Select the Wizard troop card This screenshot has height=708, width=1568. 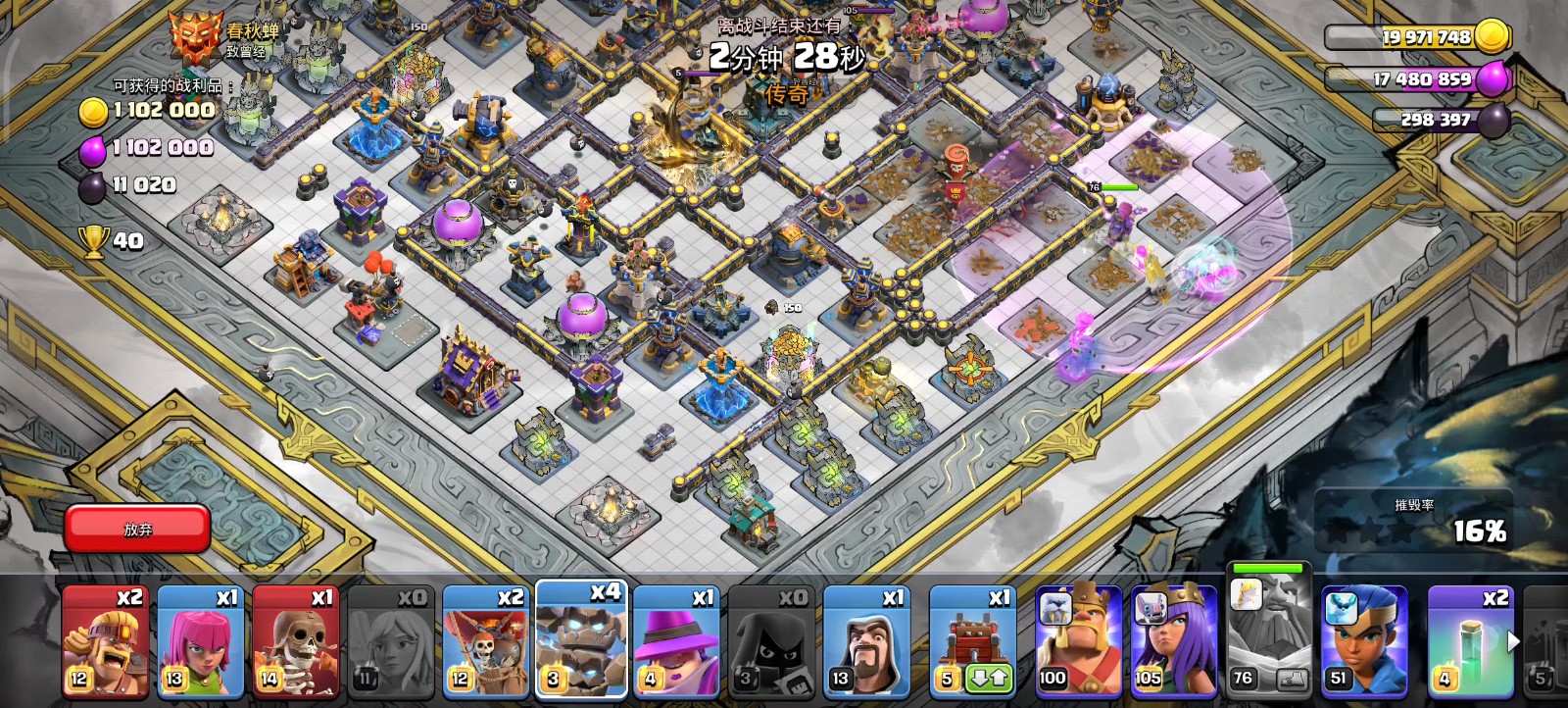[x=866, y=642]
